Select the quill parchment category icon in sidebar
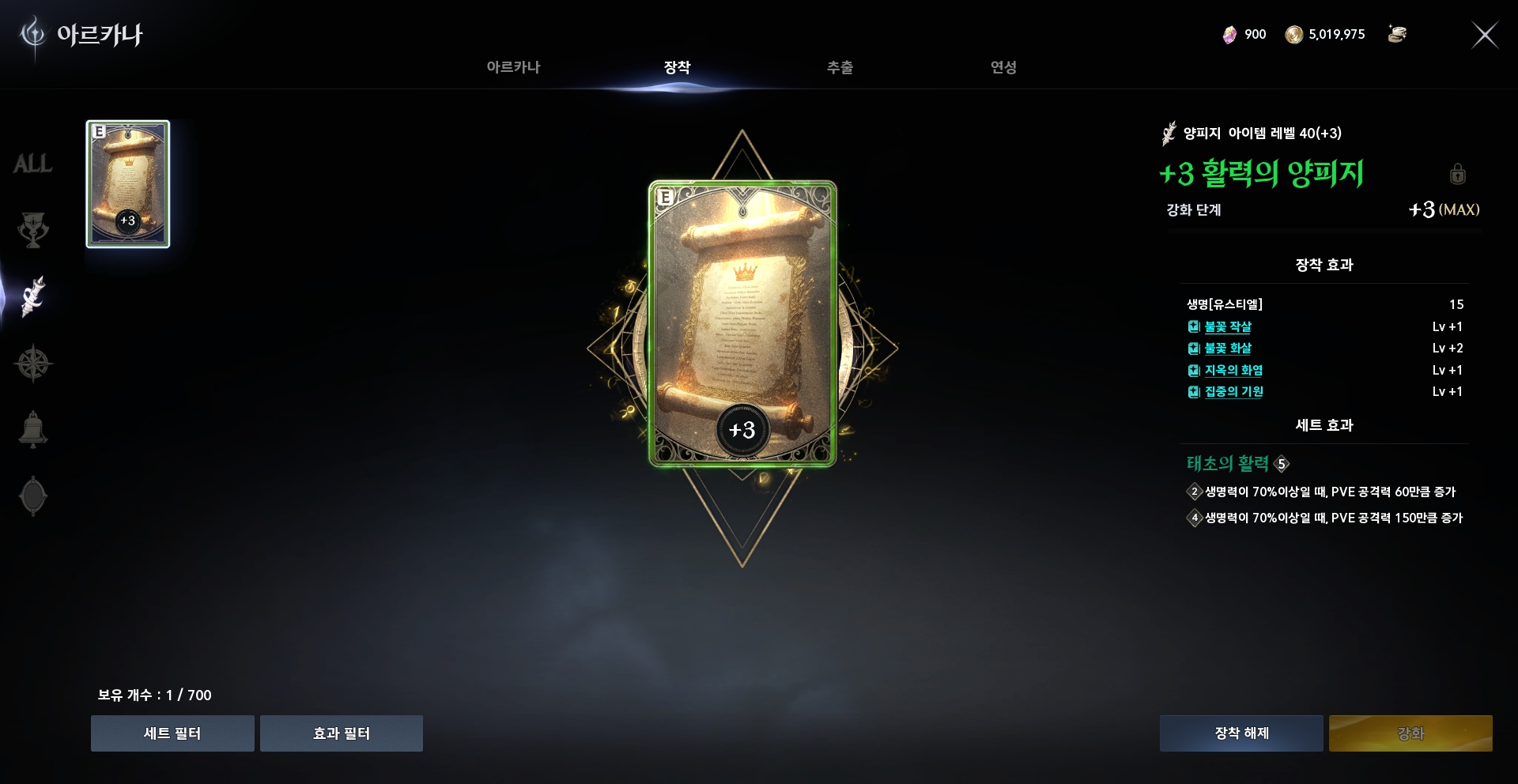 (x=32, y=296)
